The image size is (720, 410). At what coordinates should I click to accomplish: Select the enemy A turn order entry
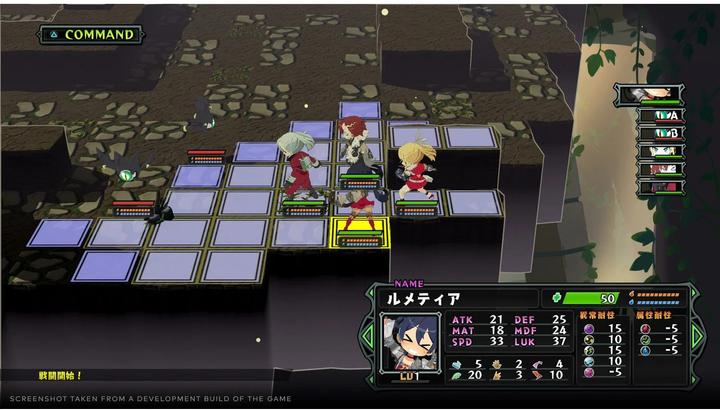coord(660,115)
